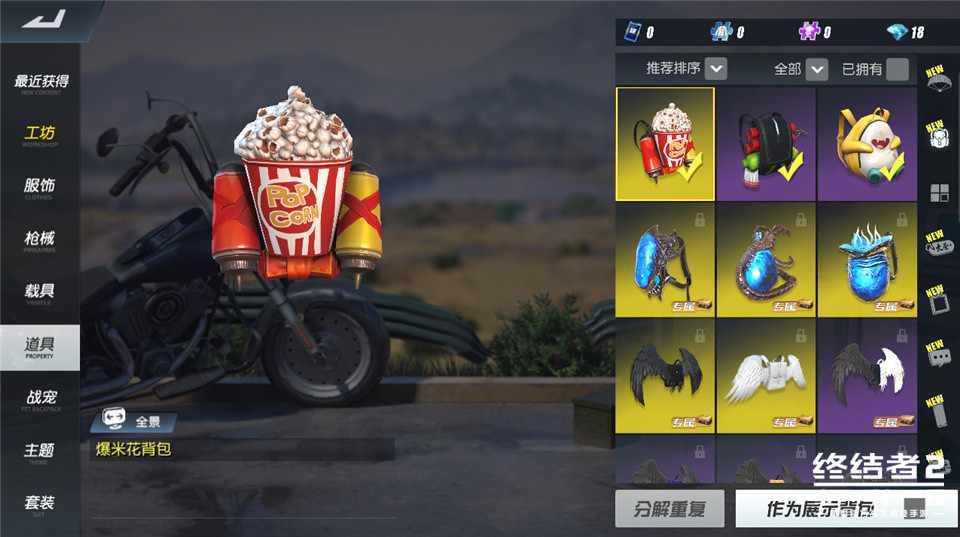Select the black backpack with dynamite
This screenshot has height=537, width=960.
point(766,144)
